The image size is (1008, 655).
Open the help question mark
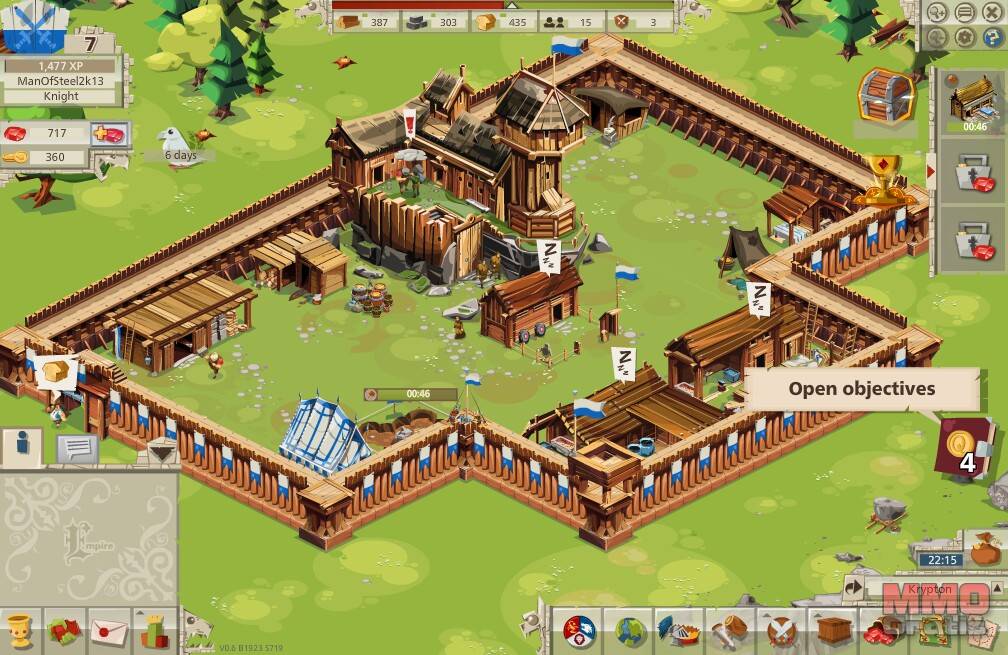pos(993,38)
